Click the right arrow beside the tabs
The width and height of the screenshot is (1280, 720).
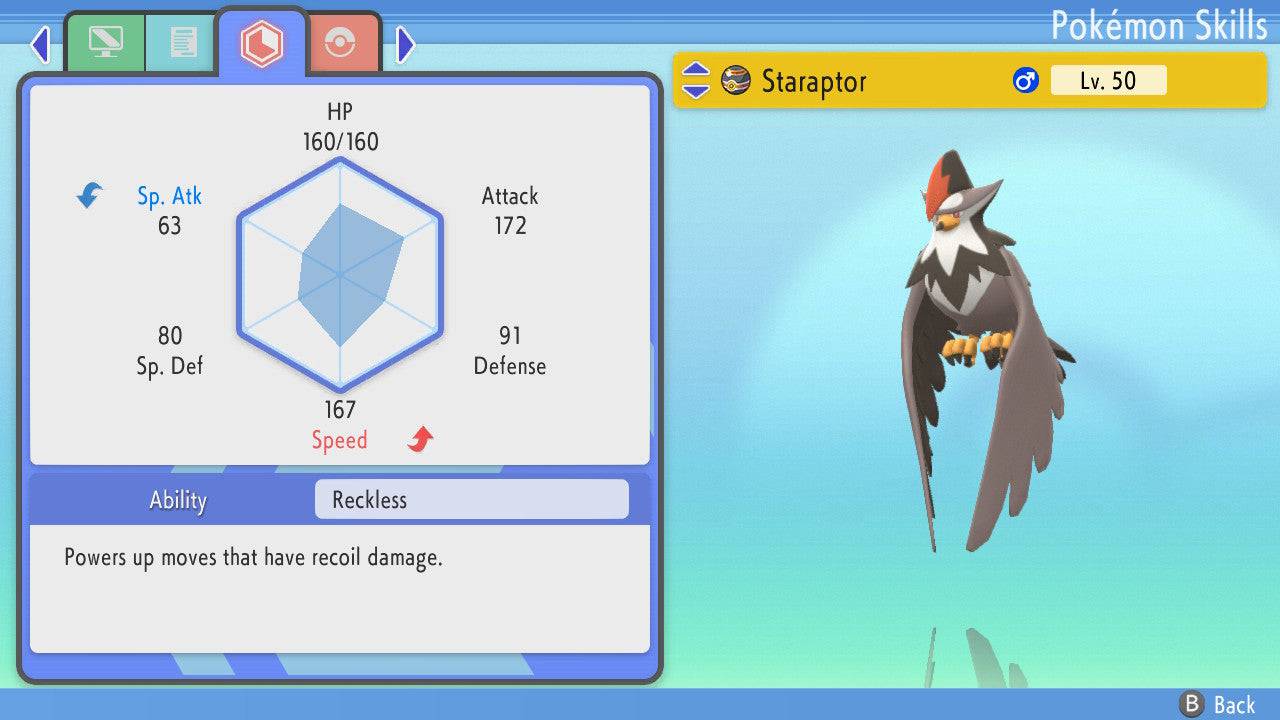405,44
